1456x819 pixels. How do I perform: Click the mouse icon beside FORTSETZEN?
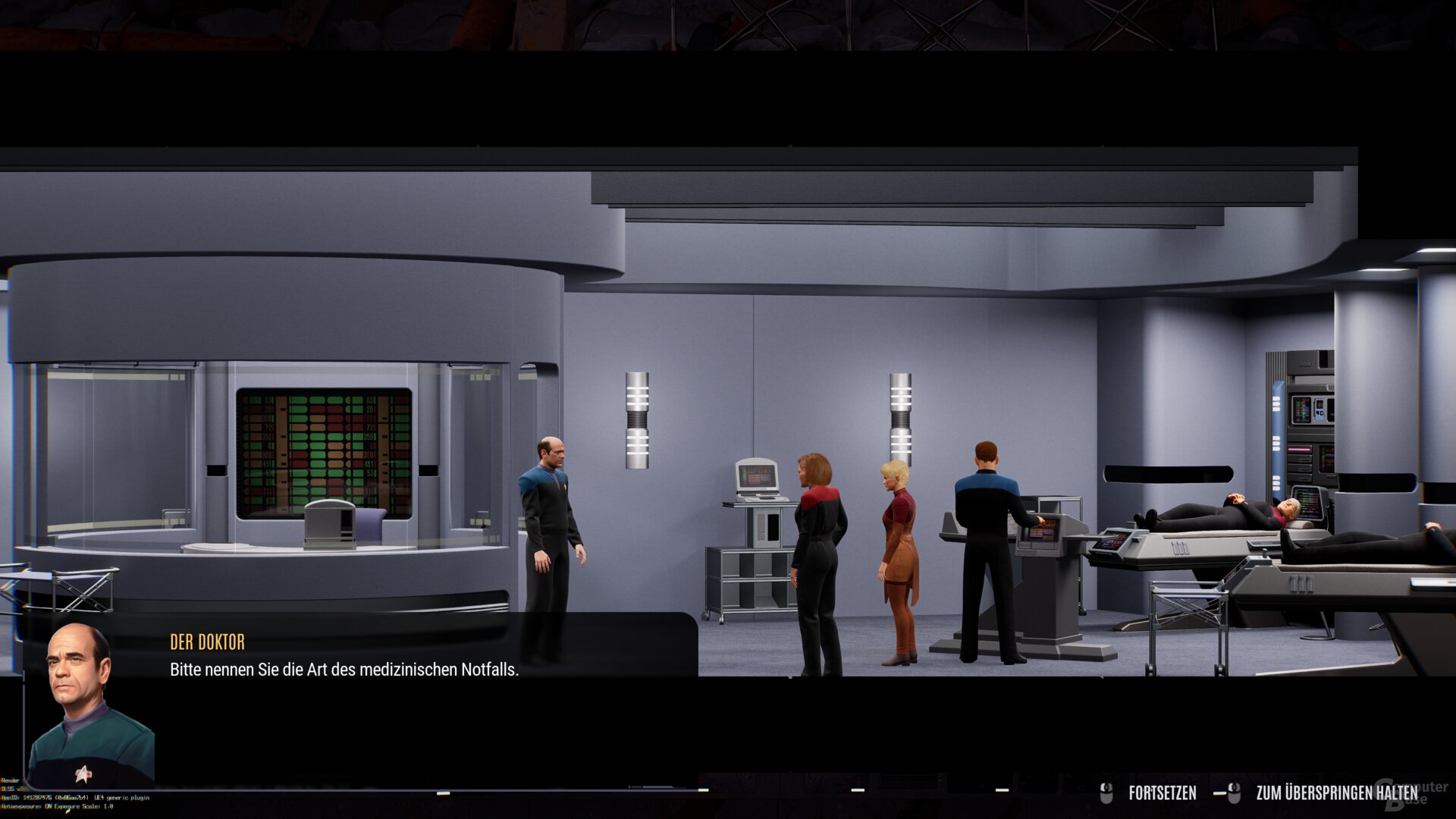pos(1106,793)
